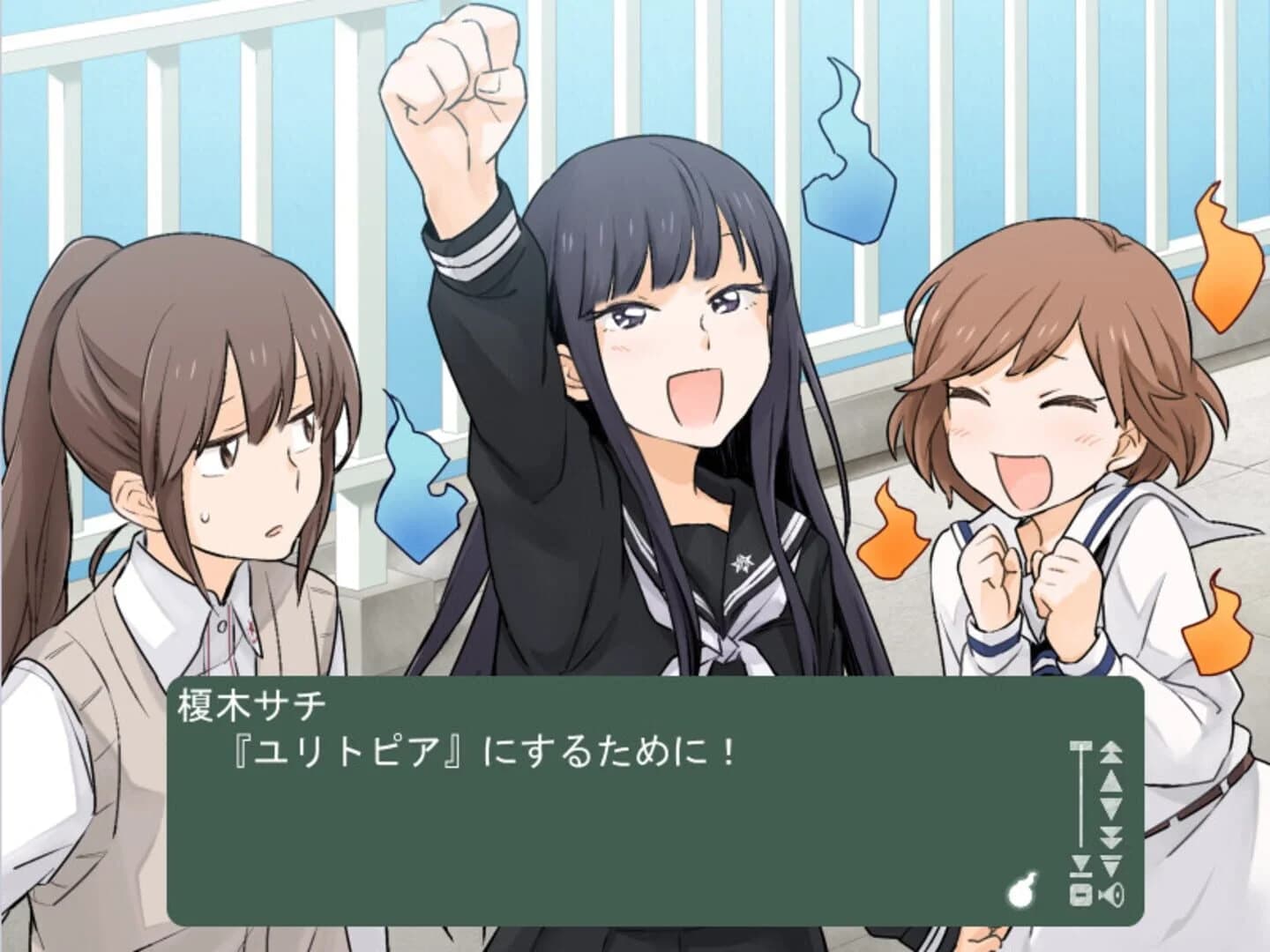Click the double-down fast-forward arrows icon

pyautogui.click(x=1111, y=836)
